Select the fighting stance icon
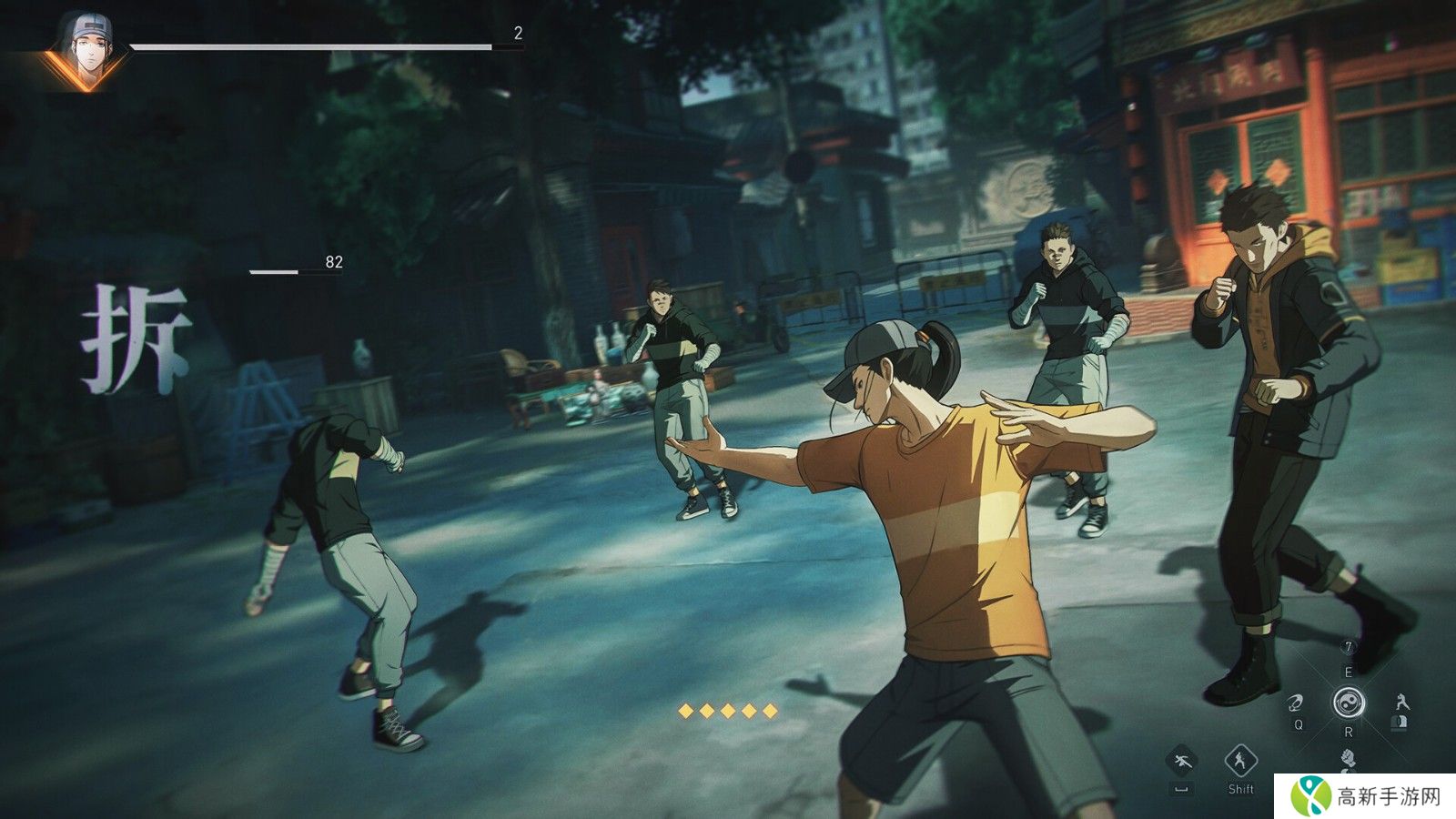Image resolution: width=1456 pixels, height=819 pixels. [x=1401, y=703]
